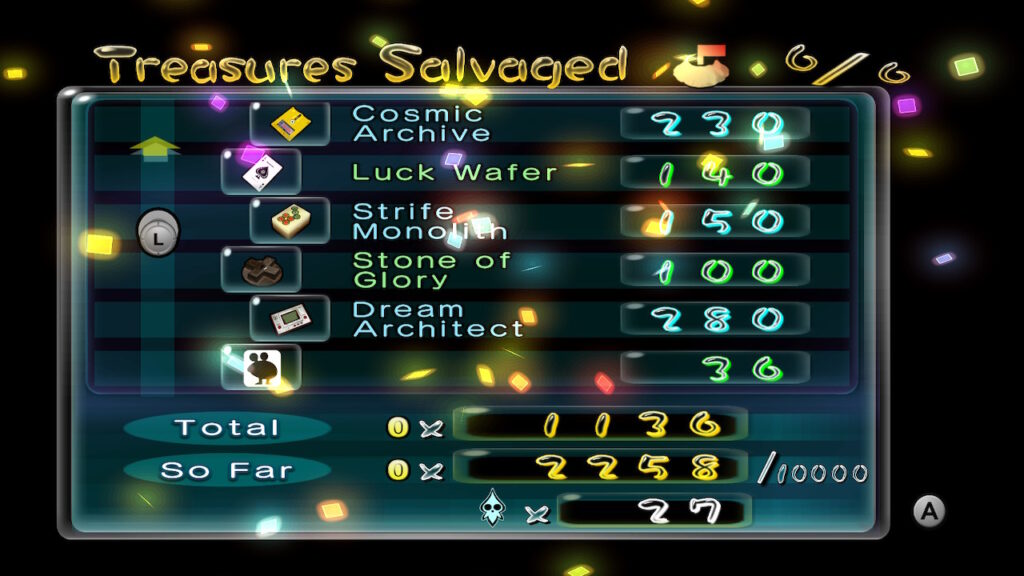Choose the Strife Monolith entry
1024x576 pixels.
[430, 221]
